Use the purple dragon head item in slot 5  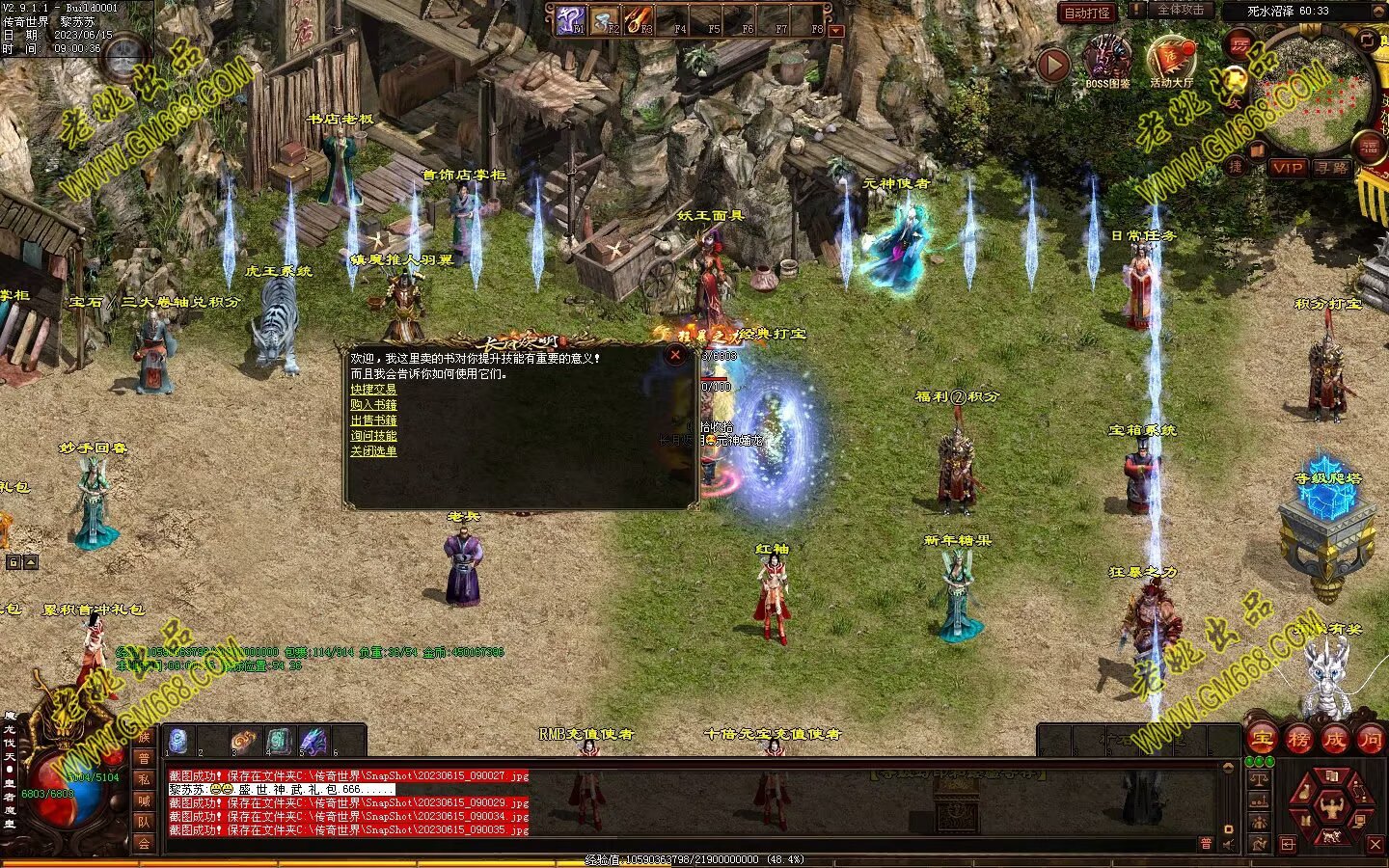click(x=313, y=741)
